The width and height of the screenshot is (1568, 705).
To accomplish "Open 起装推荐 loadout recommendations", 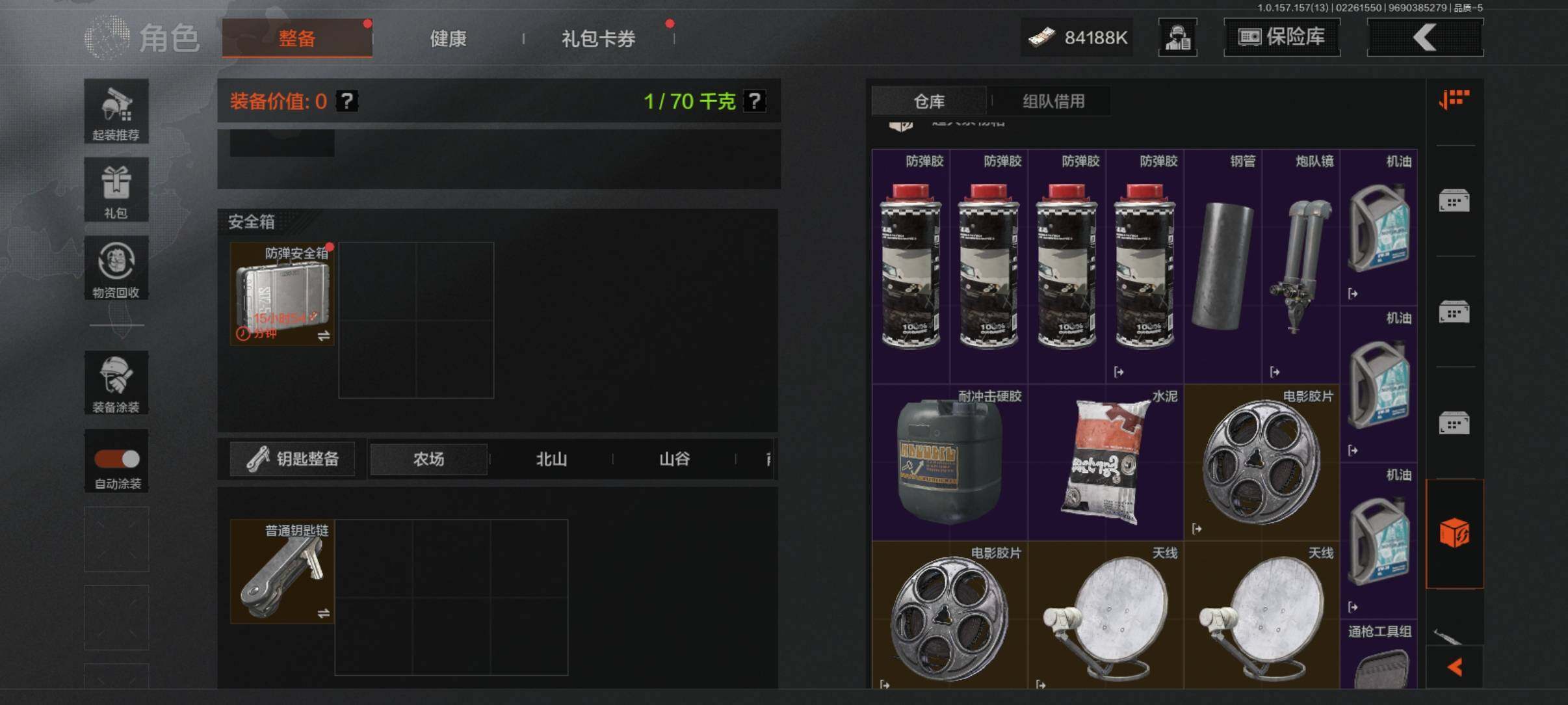I will point(116,111).
